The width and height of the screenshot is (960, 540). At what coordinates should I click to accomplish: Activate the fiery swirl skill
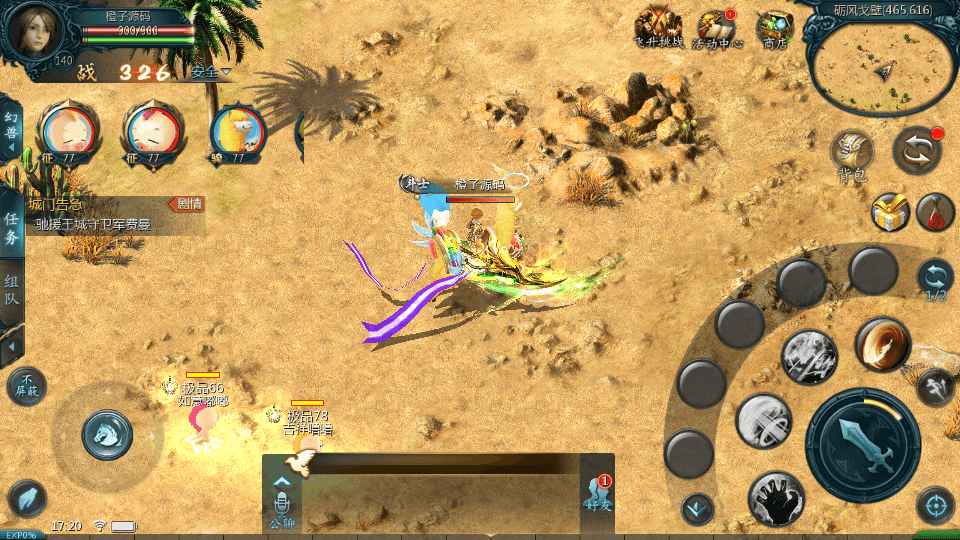tap(882, 345)
